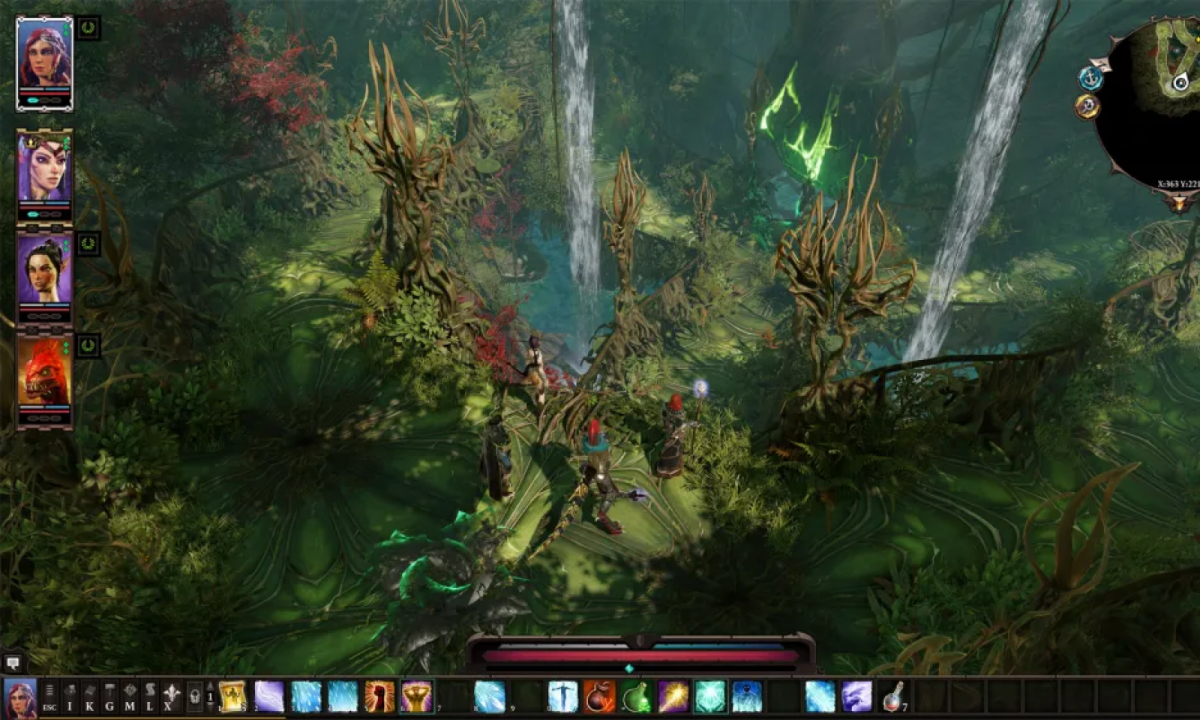Select the dark-haired woman party portrait
This screenshot has height=720, width=1200.
tap(44, 268)
